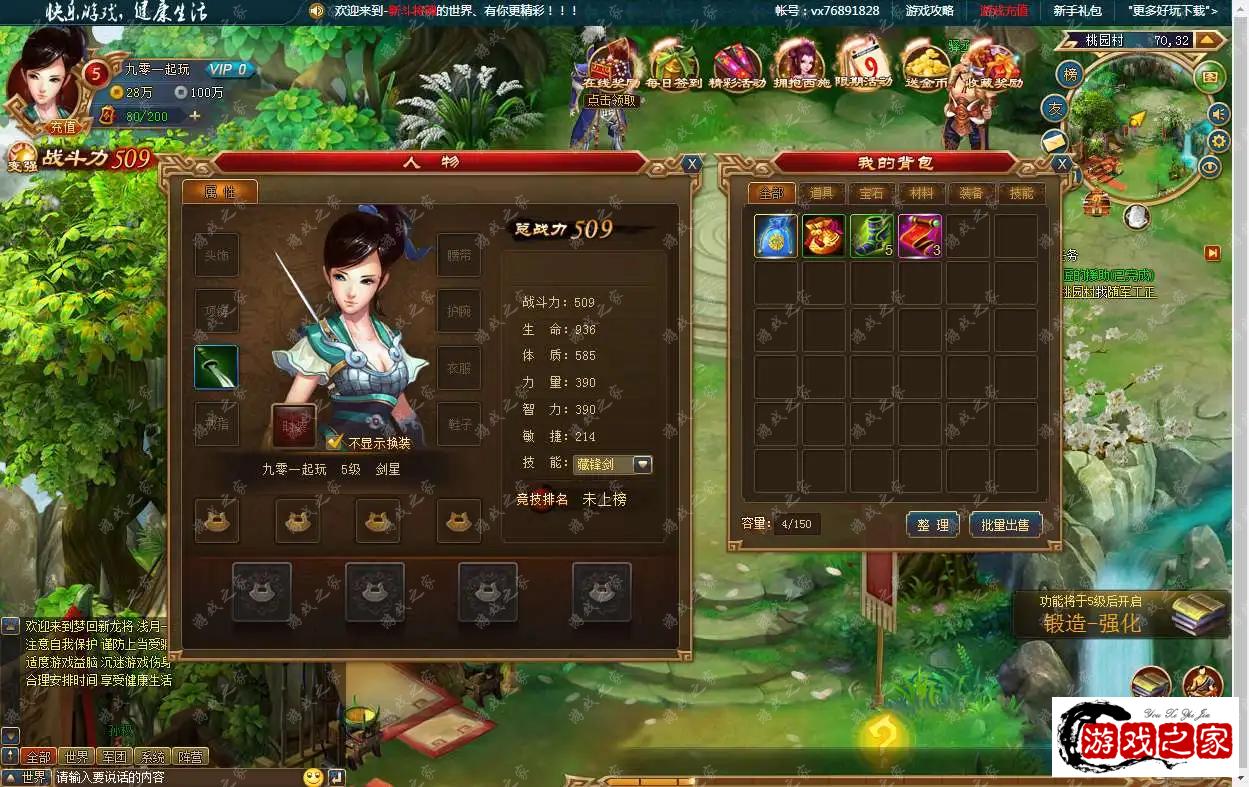Select the green boots item slot
The image size is (1249, 787).
pos(871,236)
